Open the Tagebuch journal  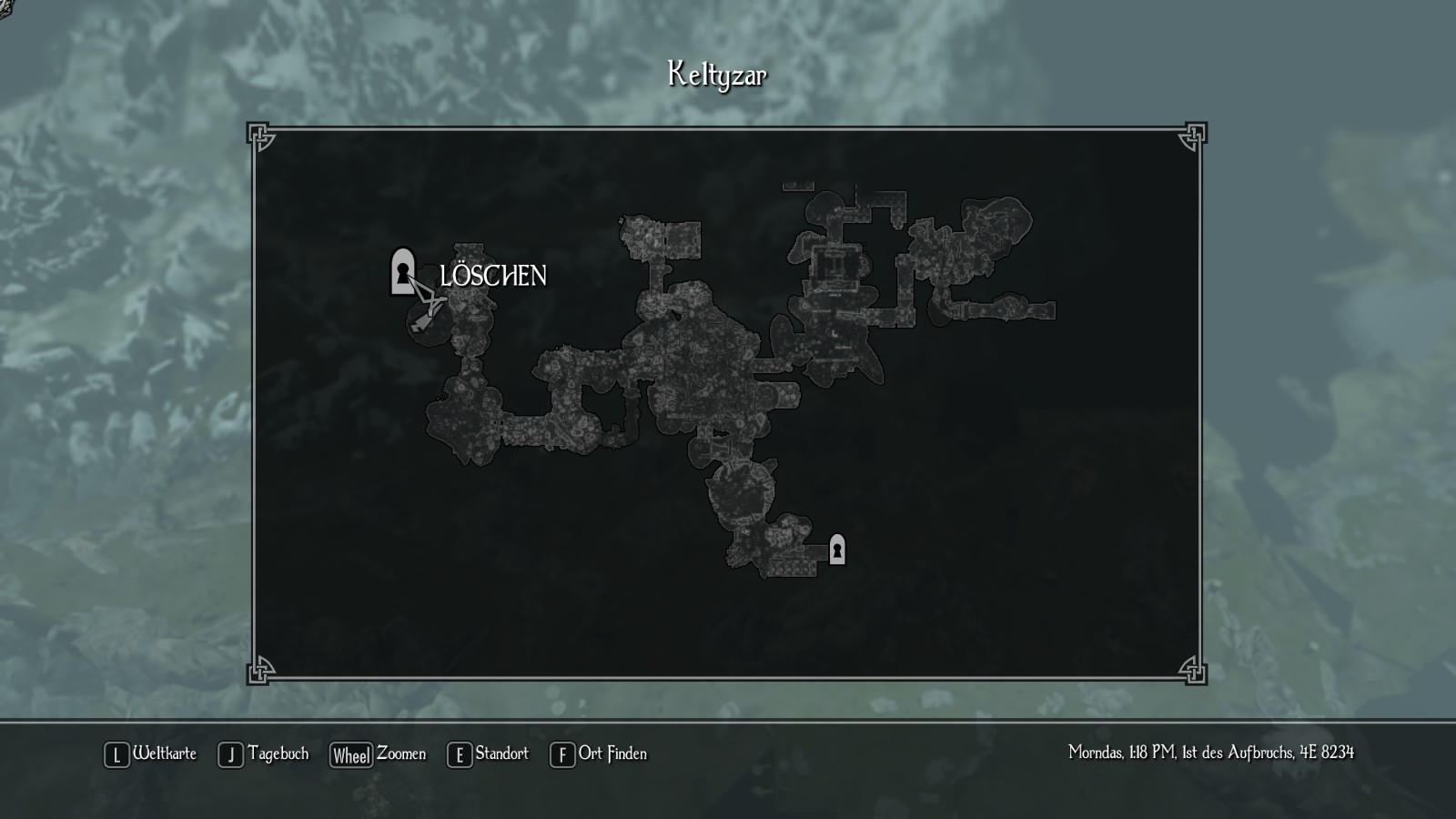pyautogui.click(x=264, y=754)
